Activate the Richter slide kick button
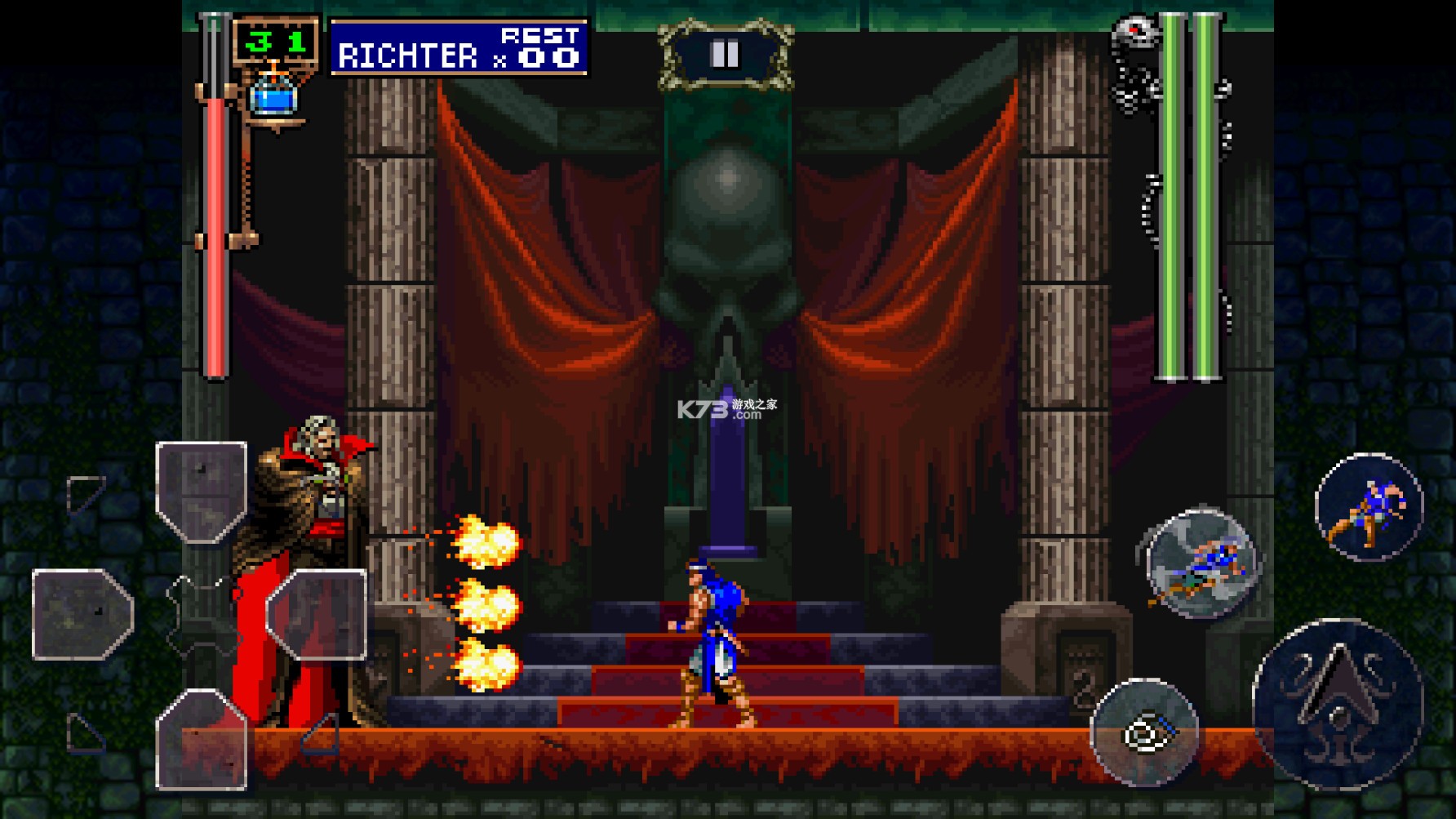The image size is (1456, 819). tap(1201, 565)
